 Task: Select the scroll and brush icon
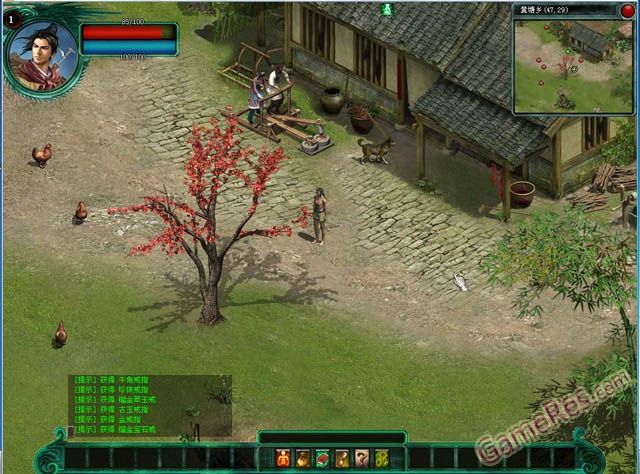pos(342,458)
